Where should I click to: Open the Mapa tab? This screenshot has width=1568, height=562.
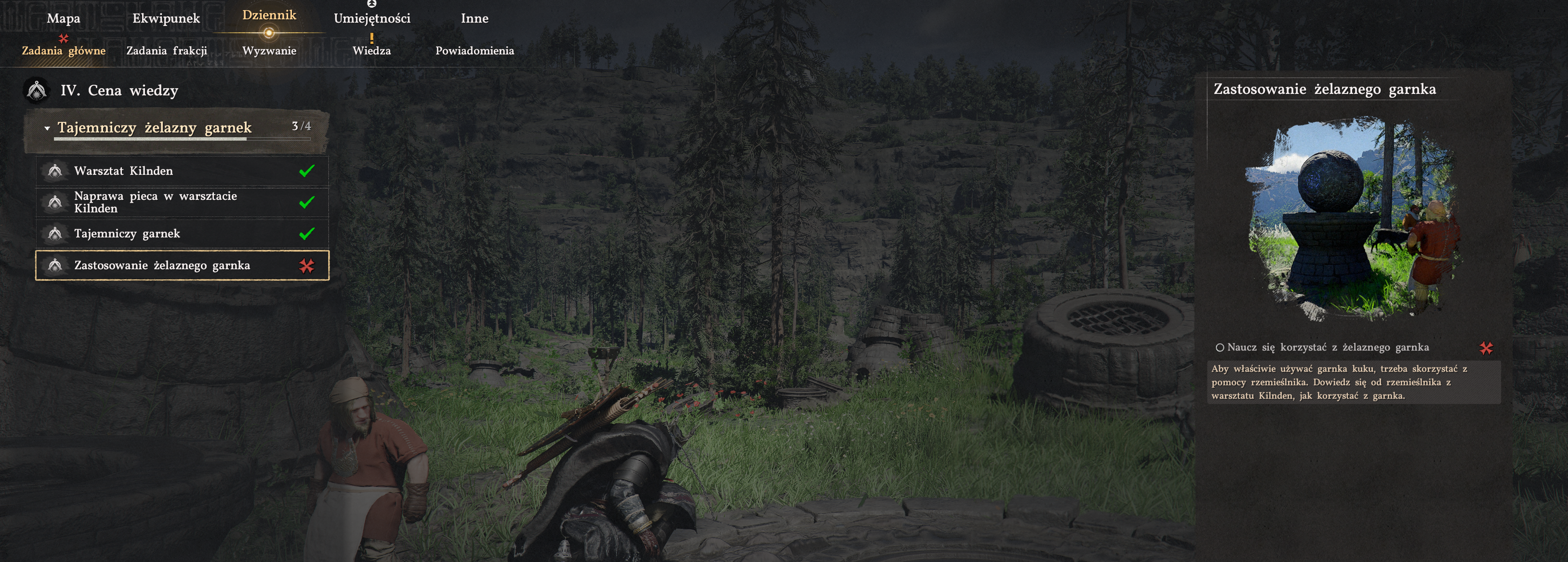click(63, 18)
